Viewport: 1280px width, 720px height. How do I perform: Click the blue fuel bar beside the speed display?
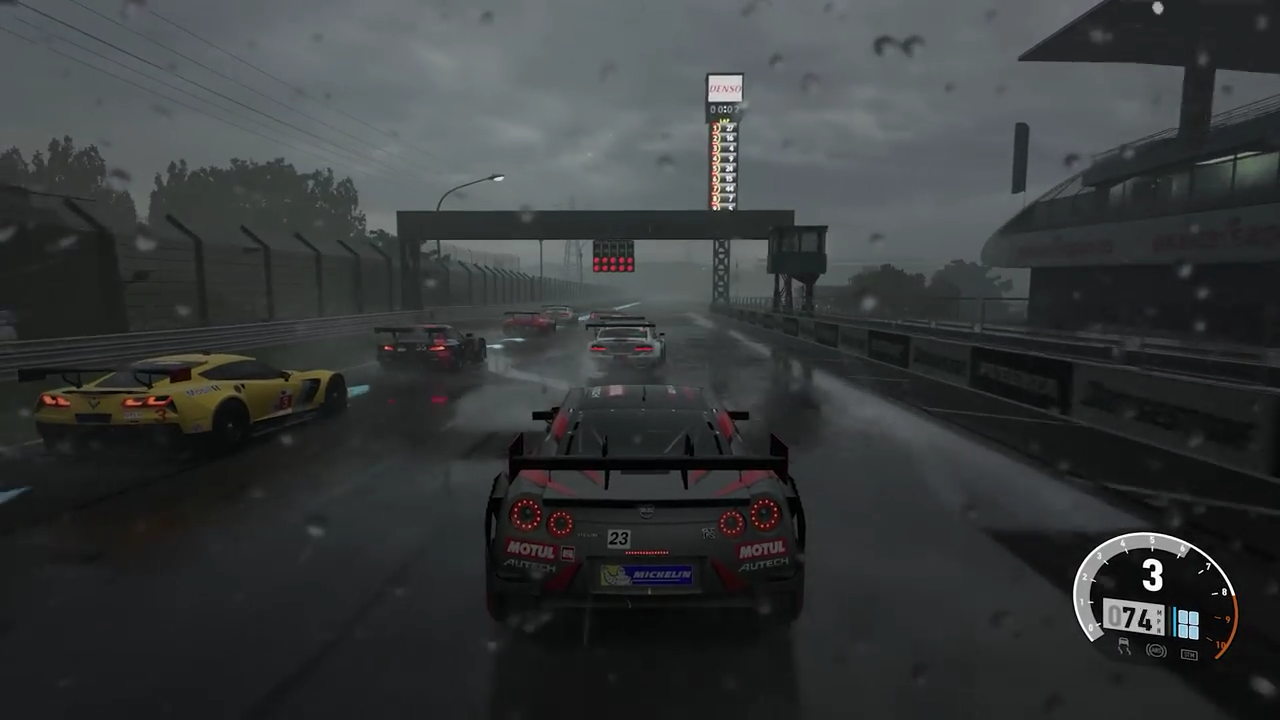click(1174, 621)
